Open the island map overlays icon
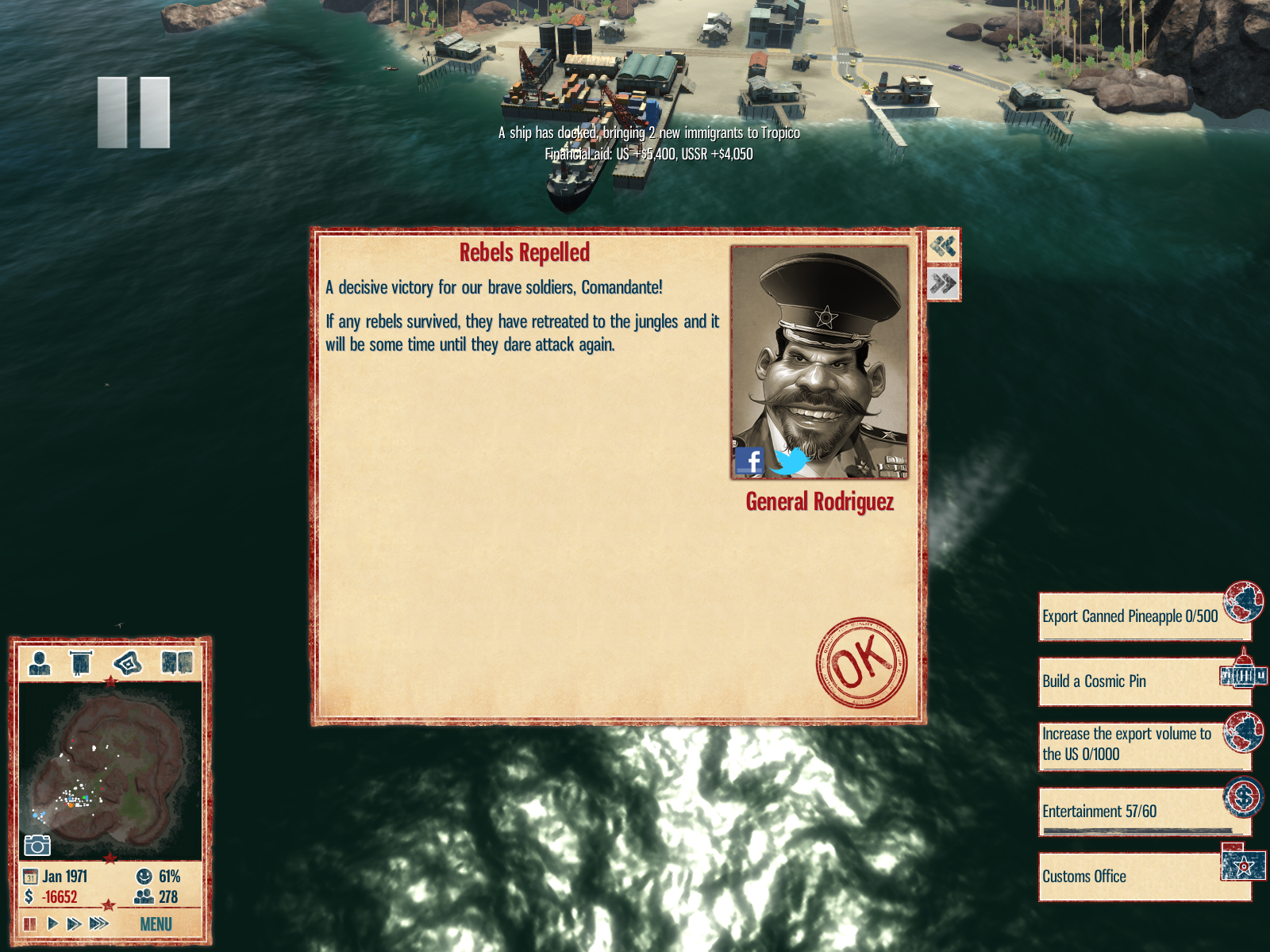The width and height of the screenshot is (1270, 952). 128,662
